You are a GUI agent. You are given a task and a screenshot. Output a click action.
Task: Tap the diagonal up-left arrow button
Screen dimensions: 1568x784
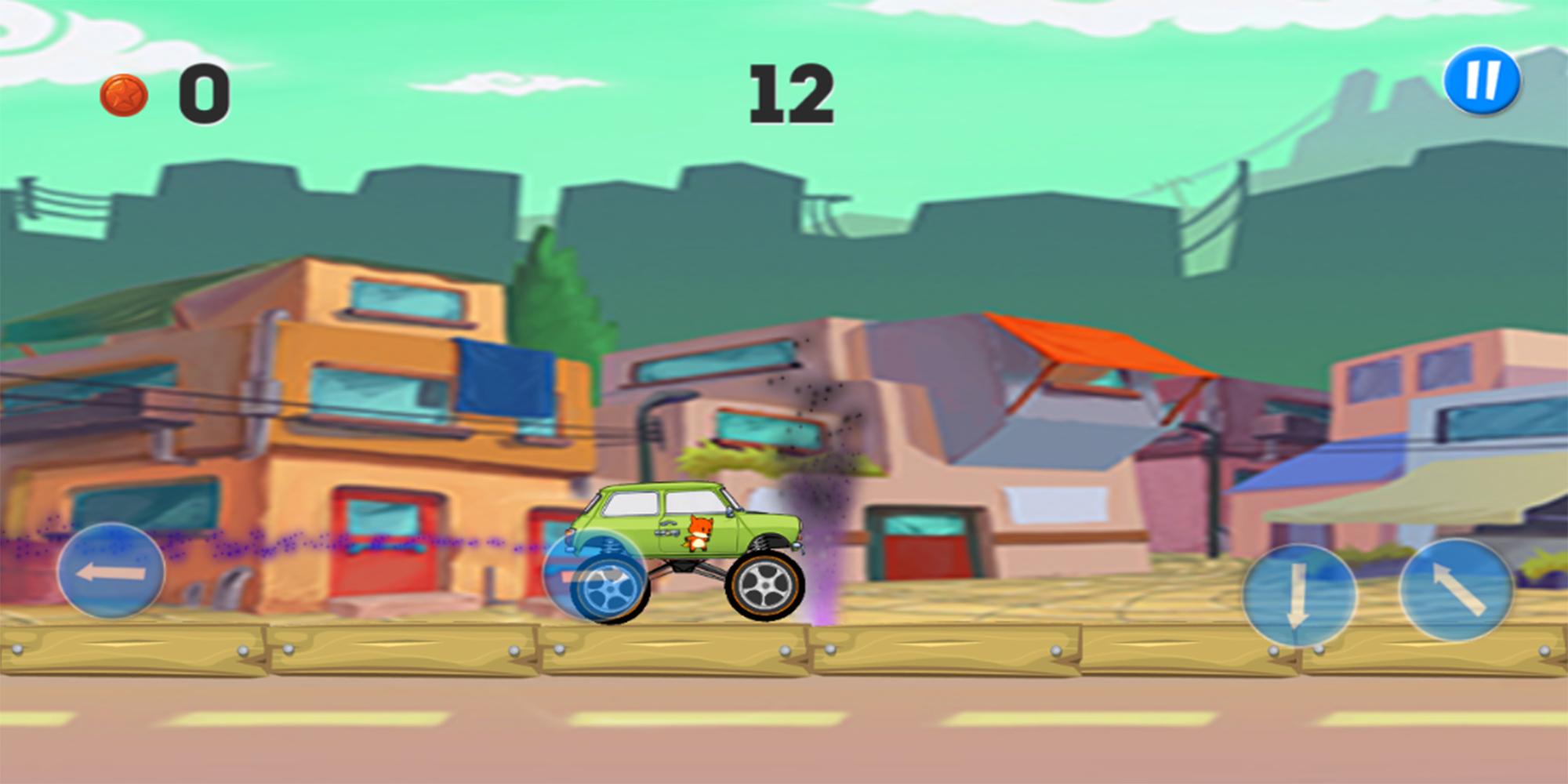1457,590
